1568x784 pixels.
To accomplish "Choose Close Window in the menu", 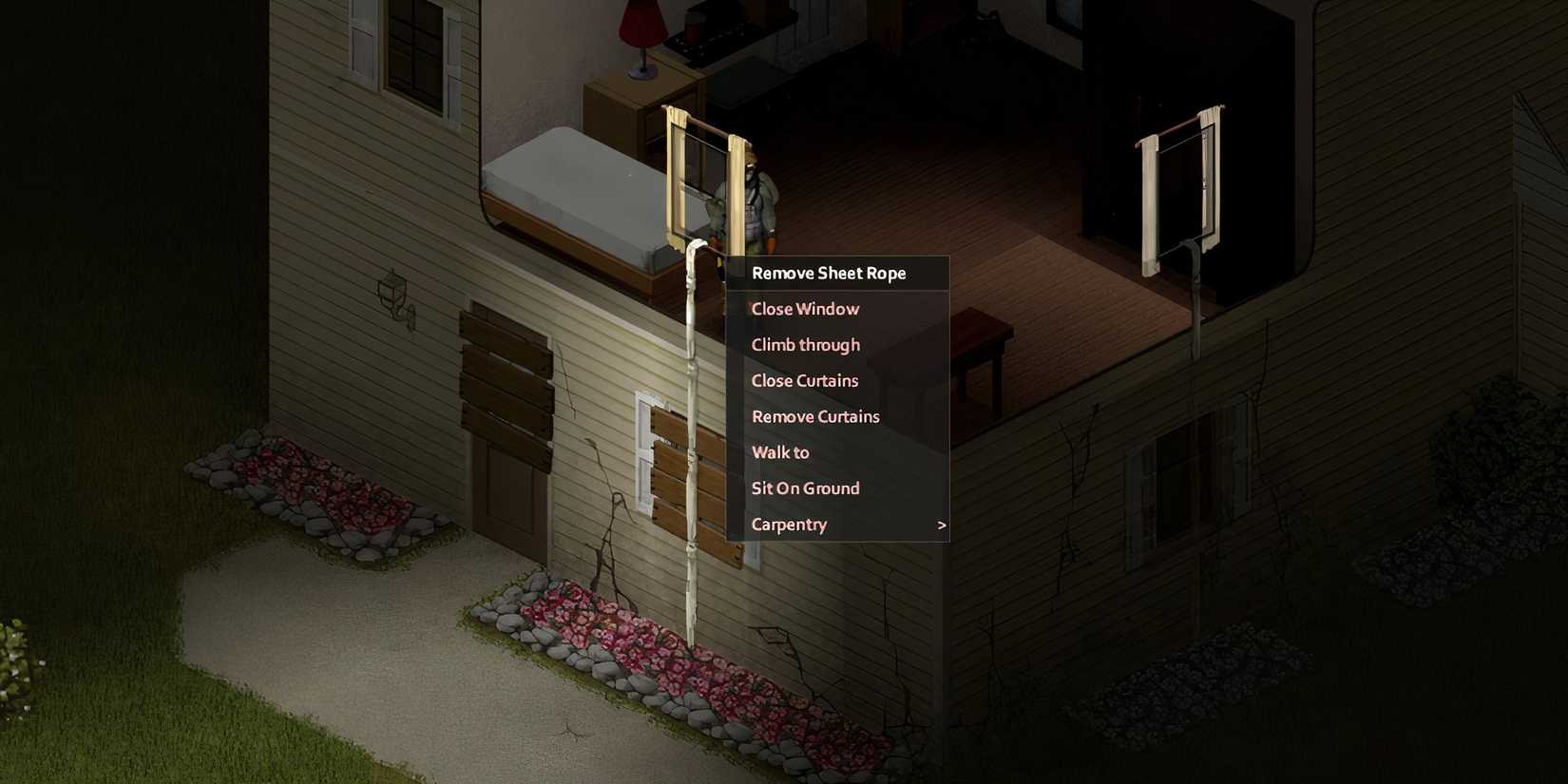I will pyautogui.click(x=804, y=309).
